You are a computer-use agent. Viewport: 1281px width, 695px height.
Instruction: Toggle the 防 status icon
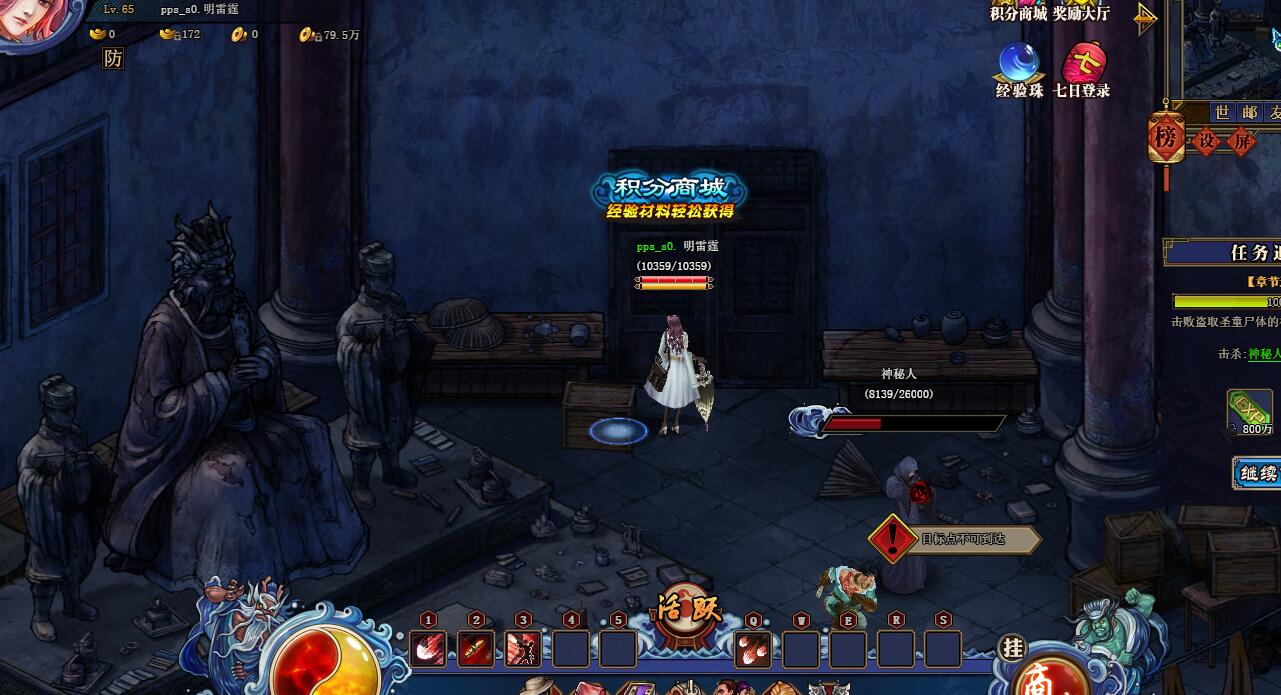[113, 59]
